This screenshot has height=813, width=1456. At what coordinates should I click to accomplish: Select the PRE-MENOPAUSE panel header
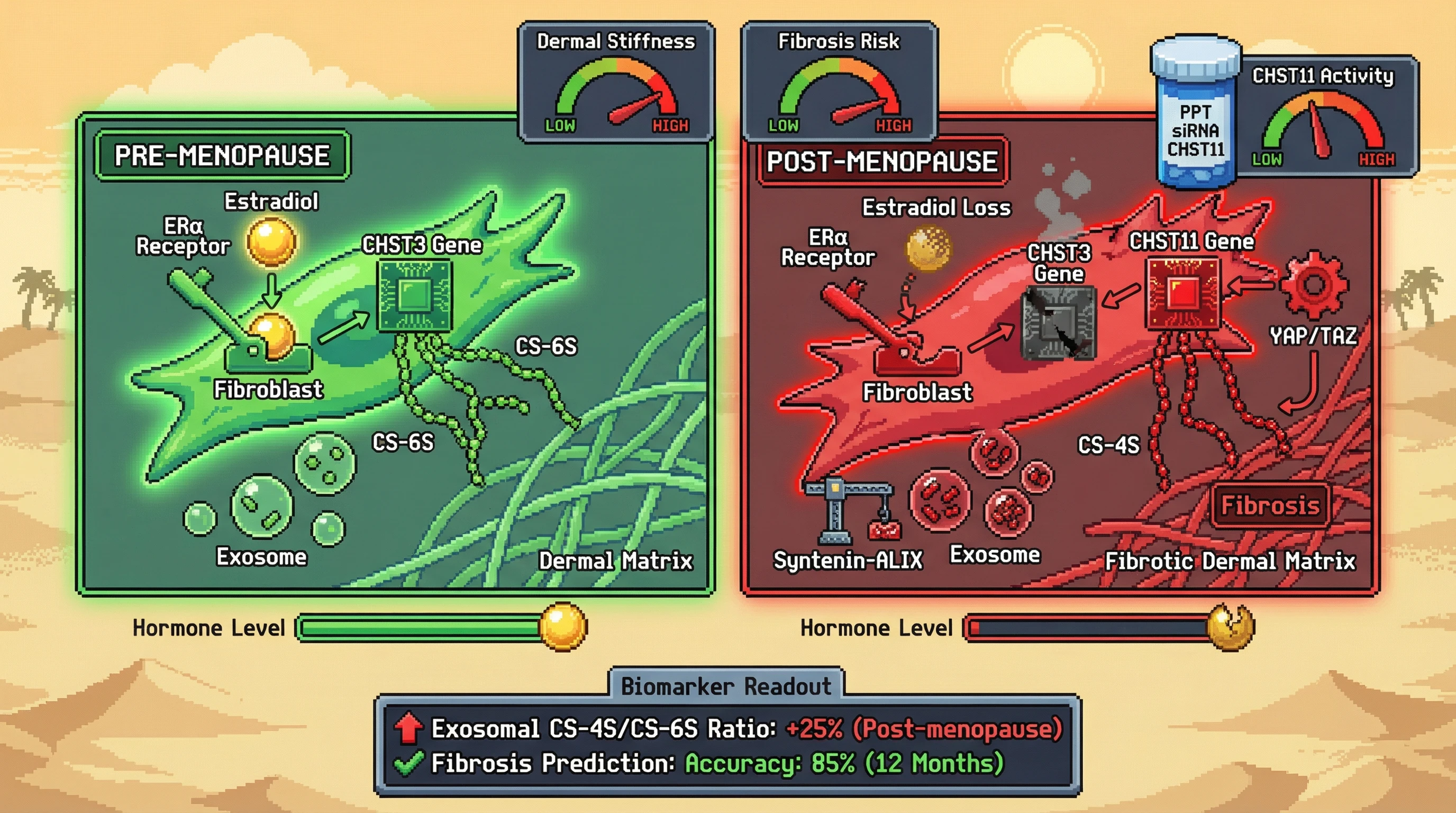[222, 156]
